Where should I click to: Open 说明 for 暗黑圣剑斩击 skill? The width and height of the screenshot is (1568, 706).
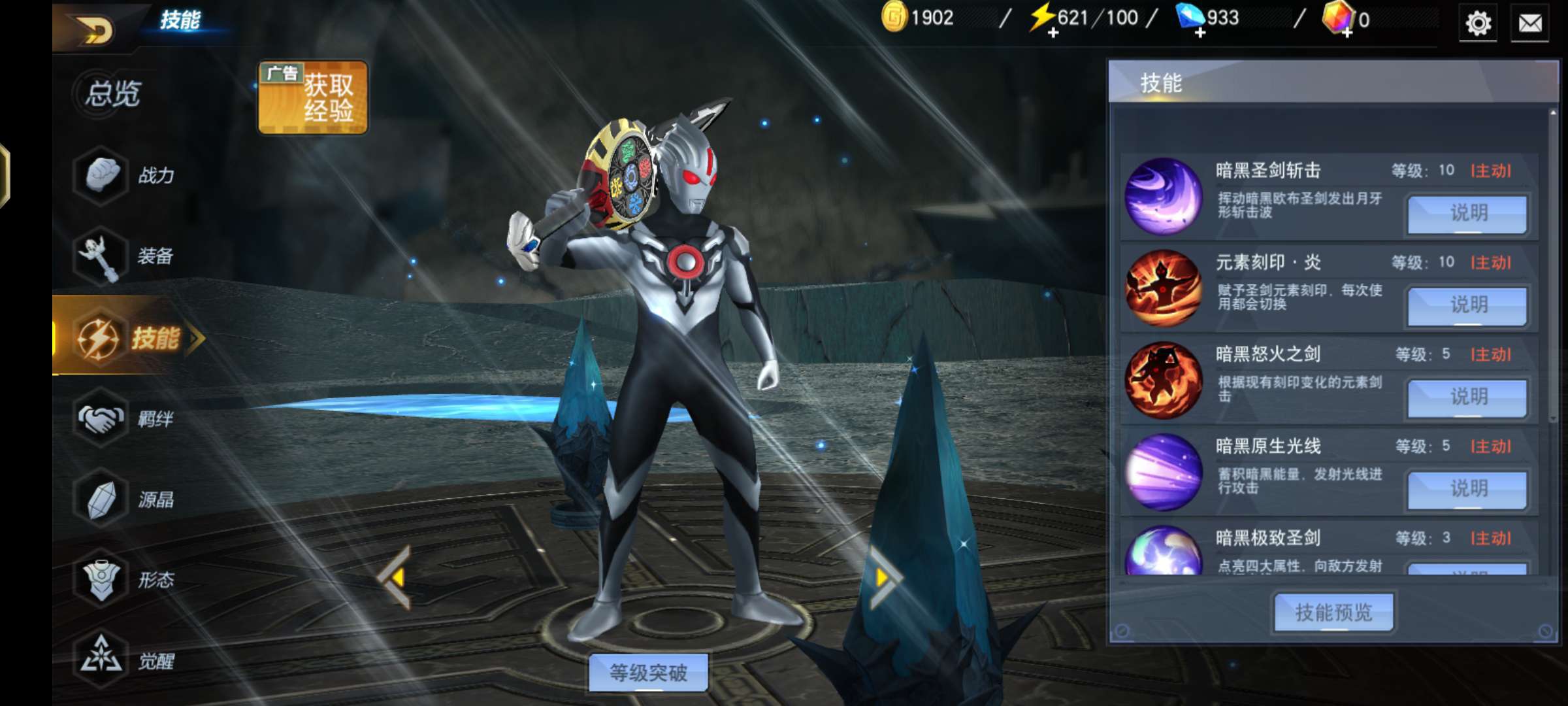tap(1467, 213)
